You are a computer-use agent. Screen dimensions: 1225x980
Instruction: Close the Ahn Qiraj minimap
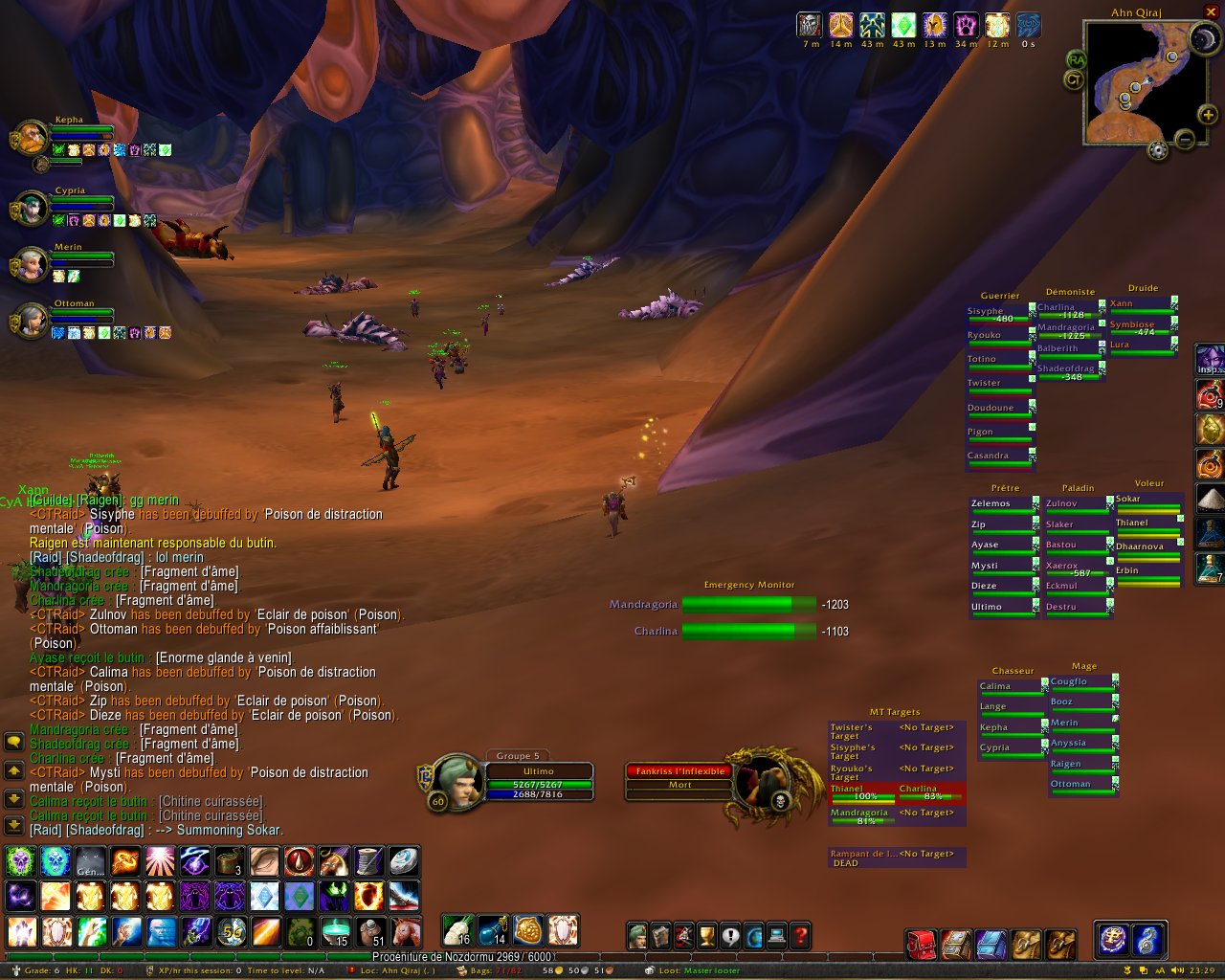click(1211, 12)
